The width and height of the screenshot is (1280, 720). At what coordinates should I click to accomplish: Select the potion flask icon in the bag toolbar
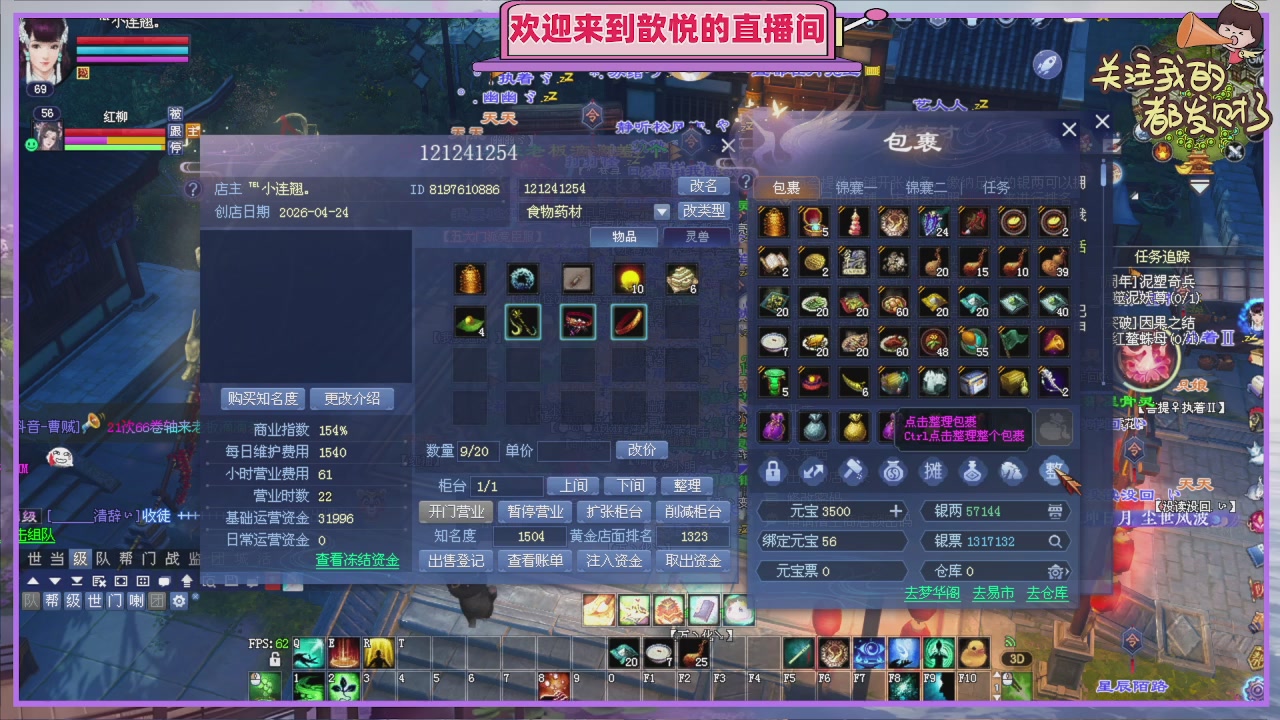coord(973,472)
